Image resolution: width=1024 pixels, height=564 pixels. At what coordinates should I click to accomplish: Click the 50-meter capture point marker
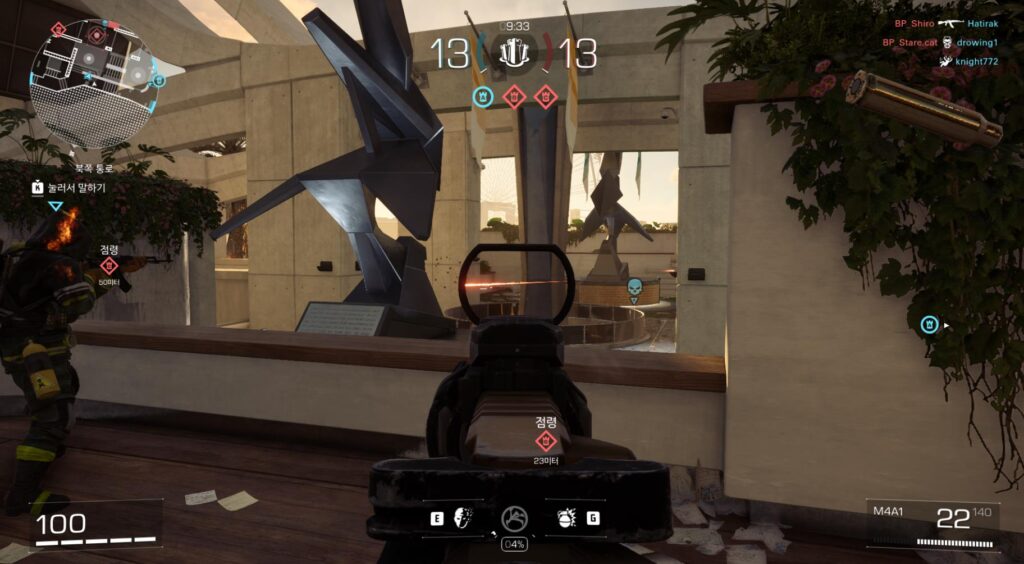(x=109, y=266)
